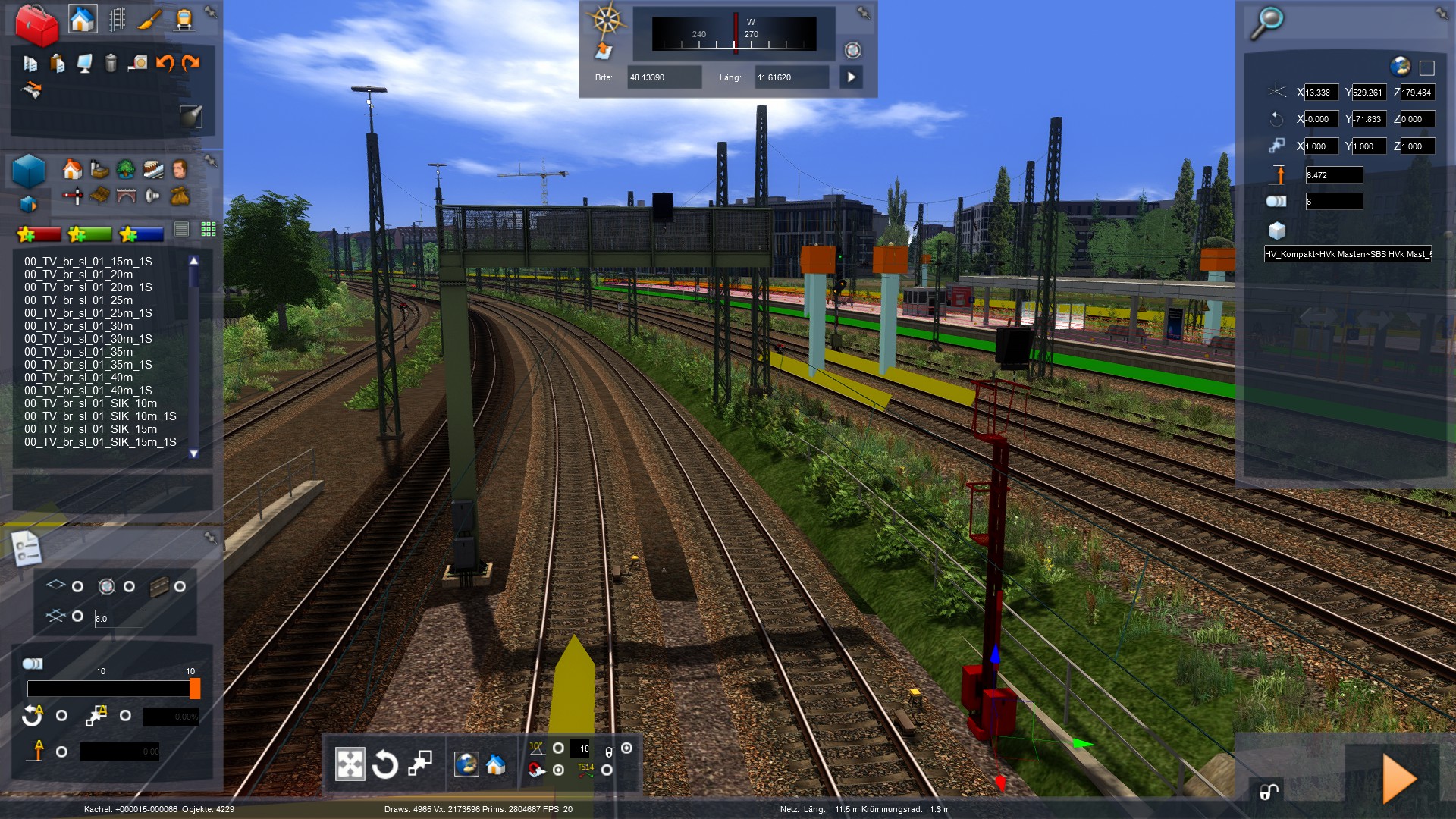
Task: Pick the brick bridge arch category
Action: (x=126, y=196)
